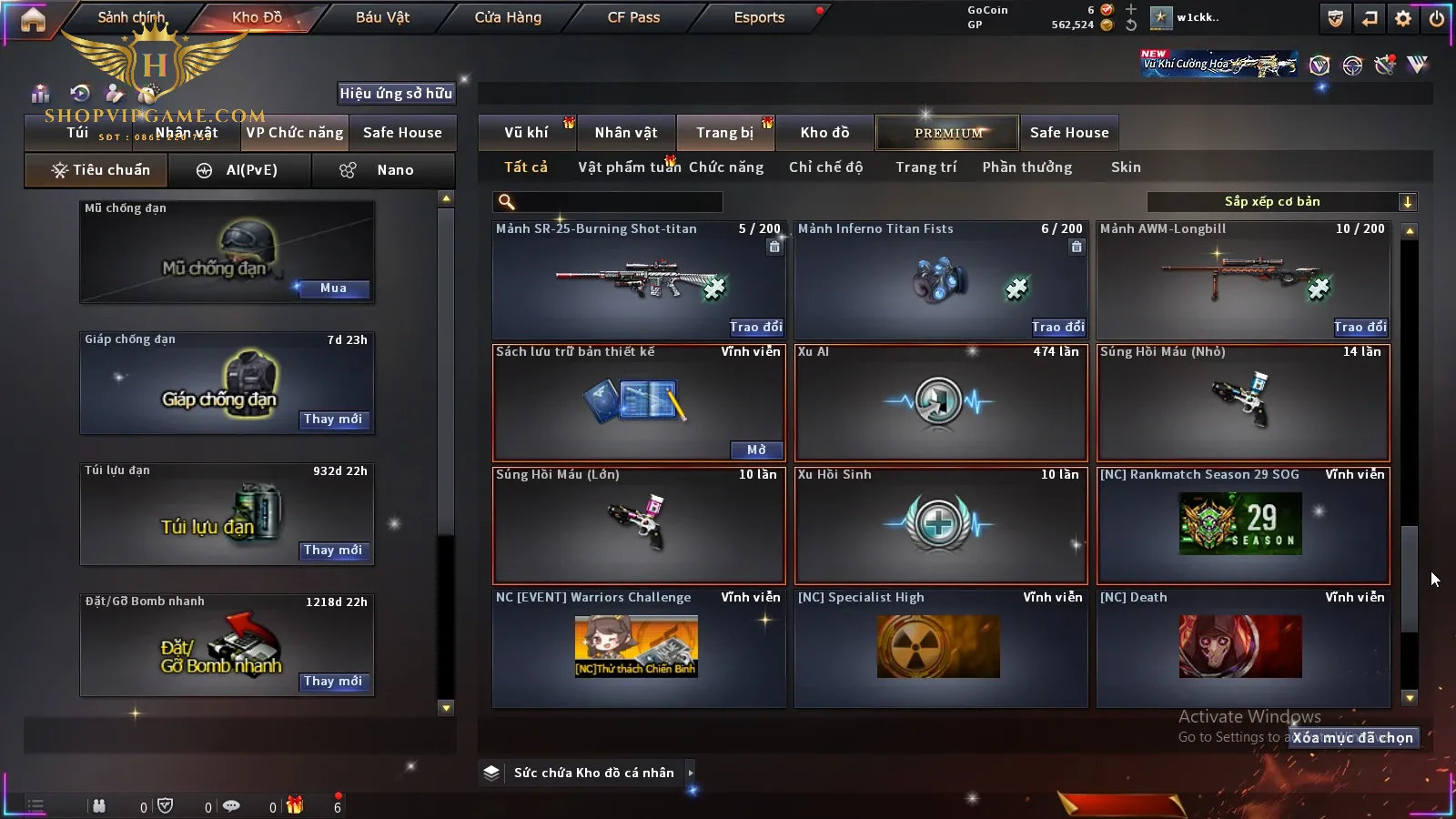Buy the Mũ chống đạn helmet
1456x819 pixels.
click(333, 288)
